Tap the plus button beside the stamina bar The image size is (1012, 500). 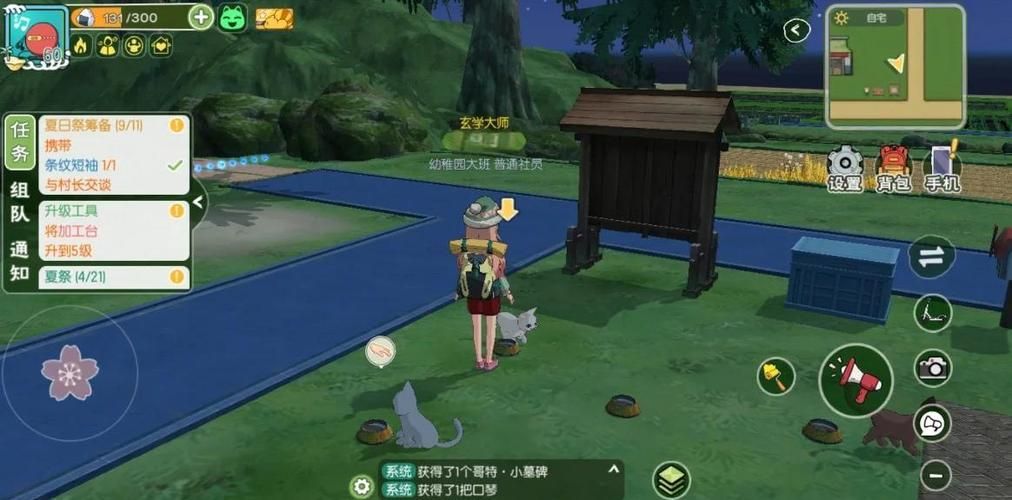point(201,17)
